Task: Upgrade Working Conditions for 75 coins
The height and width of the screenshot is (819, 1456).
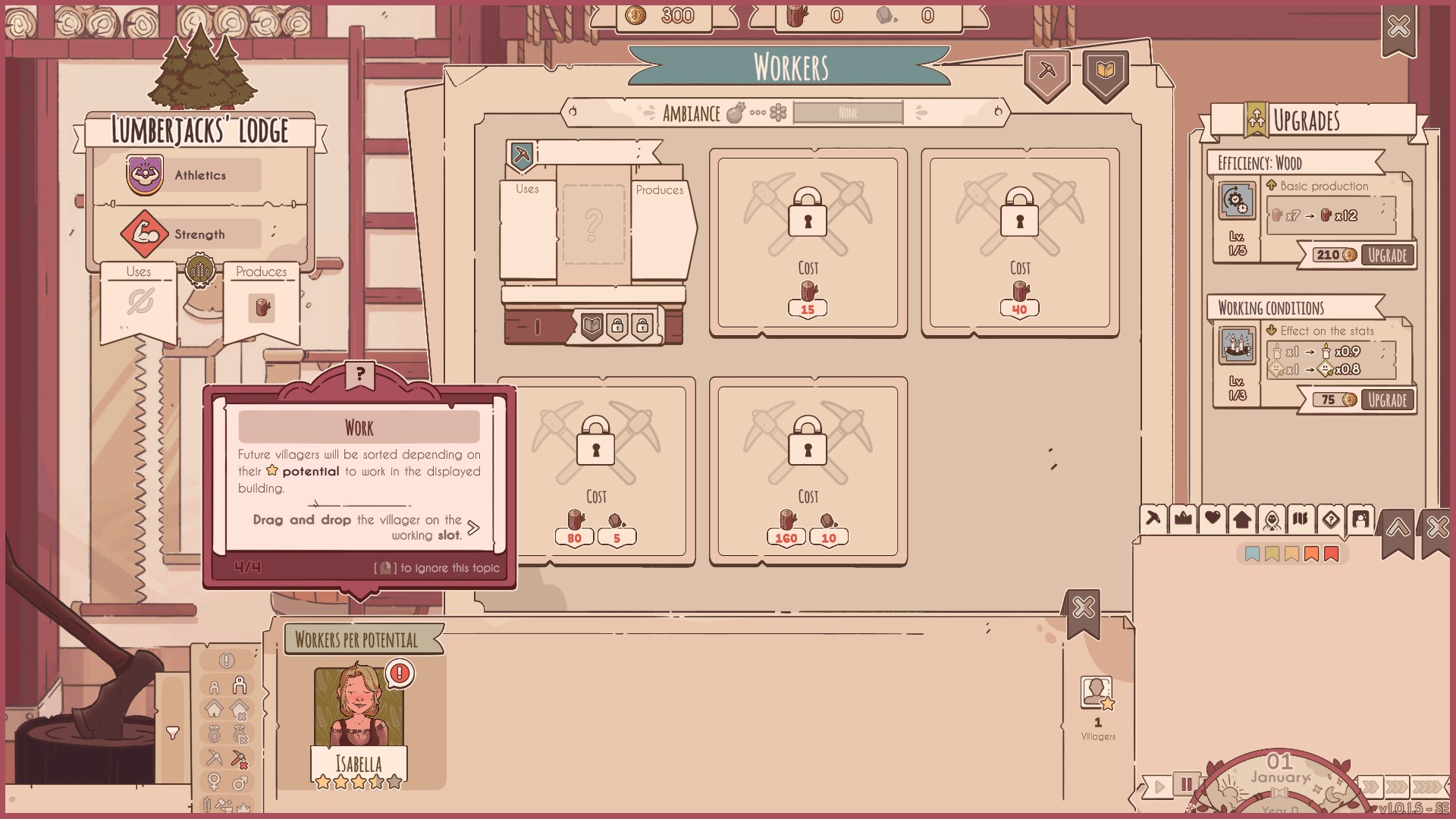Action: point(1387,400)
